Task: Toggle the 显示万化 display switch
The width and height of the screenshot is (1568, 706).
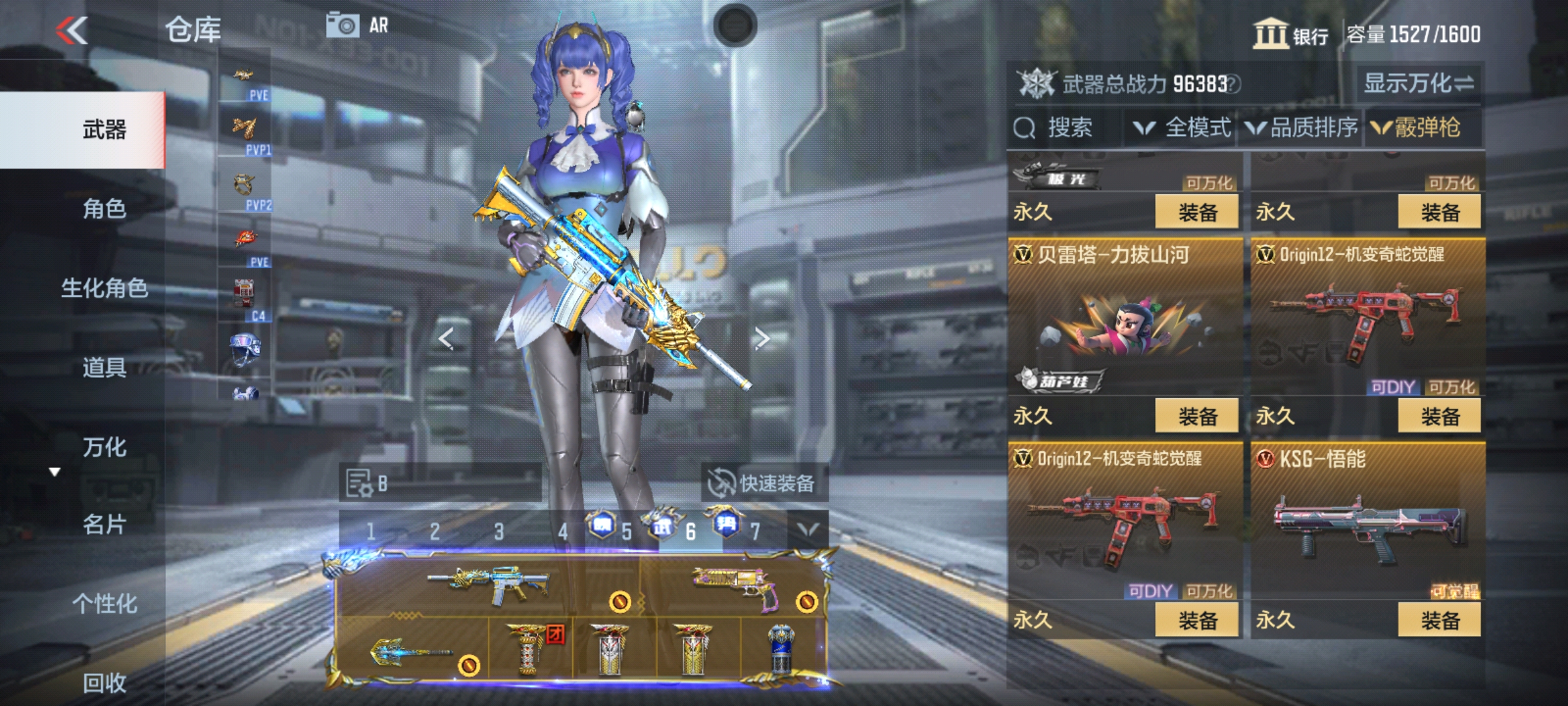Action: click(1418, 83)
